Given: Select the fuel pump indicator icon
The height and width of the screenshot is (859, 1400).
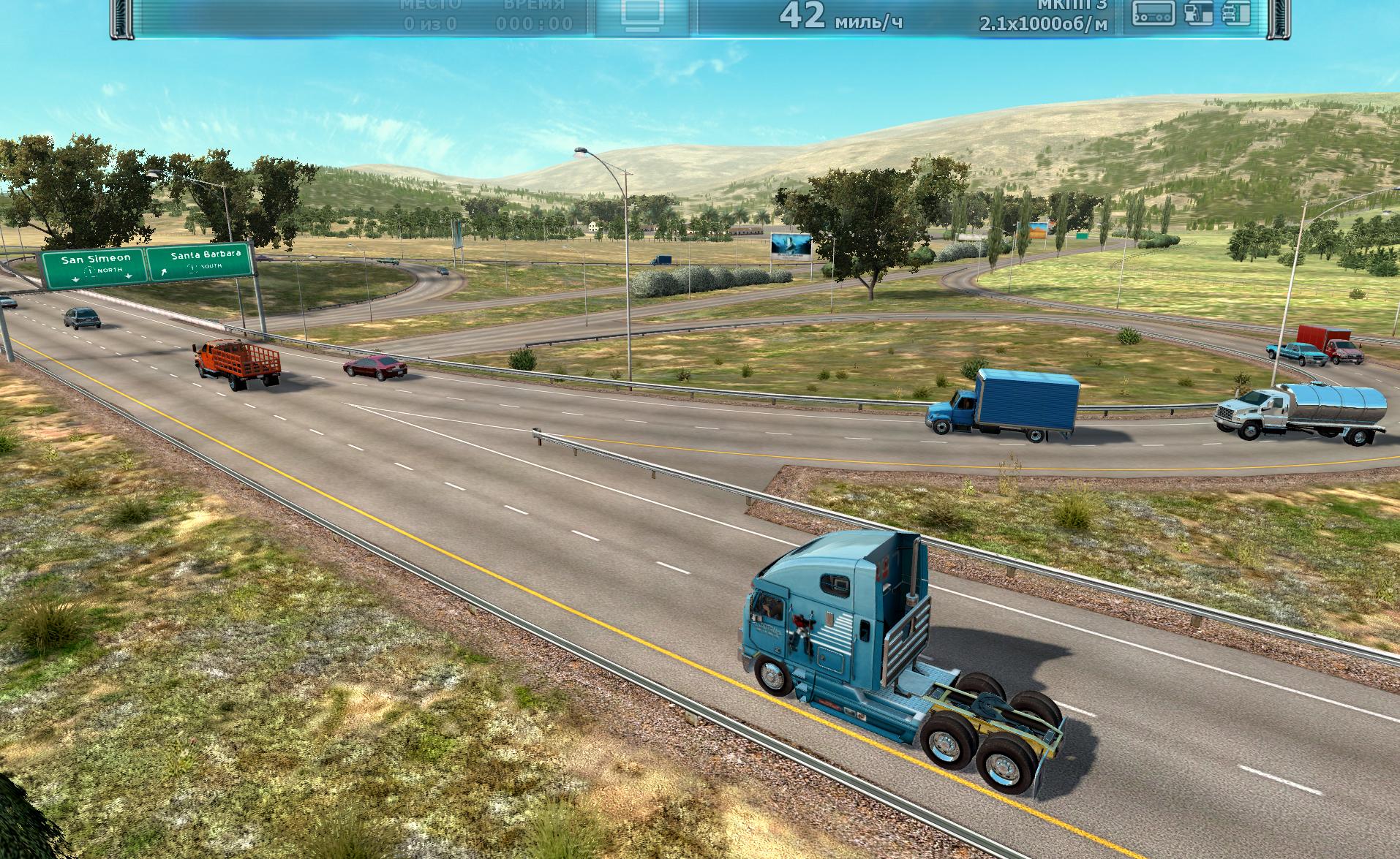Looking at the screenshot, I should coord(1196,13).
